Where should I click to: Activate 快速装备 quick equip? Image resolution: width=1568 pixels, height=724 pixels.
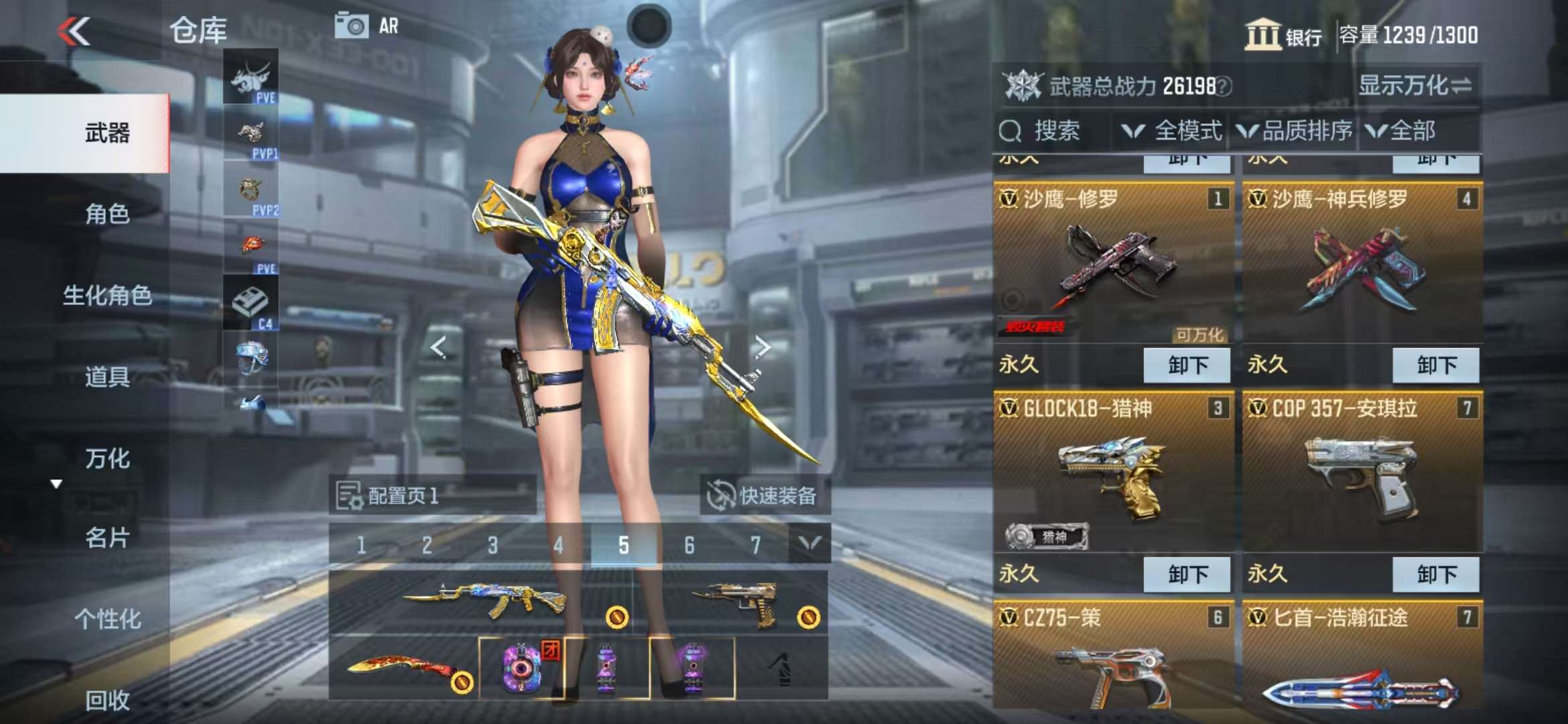point(765,496)
